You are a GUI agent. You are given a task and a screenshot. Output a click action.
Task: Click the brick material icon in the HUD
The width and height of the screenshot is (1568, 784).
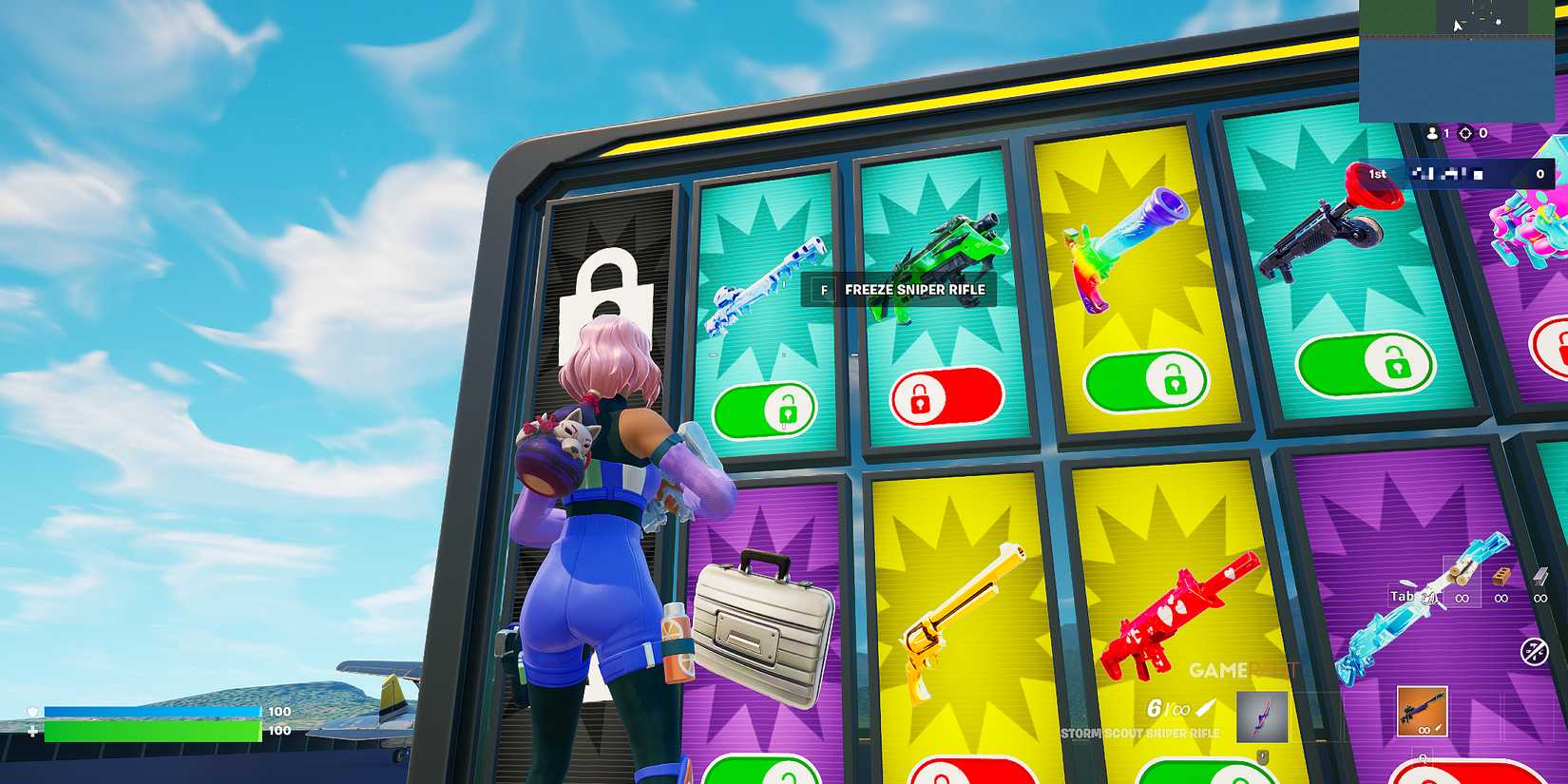1500,576
